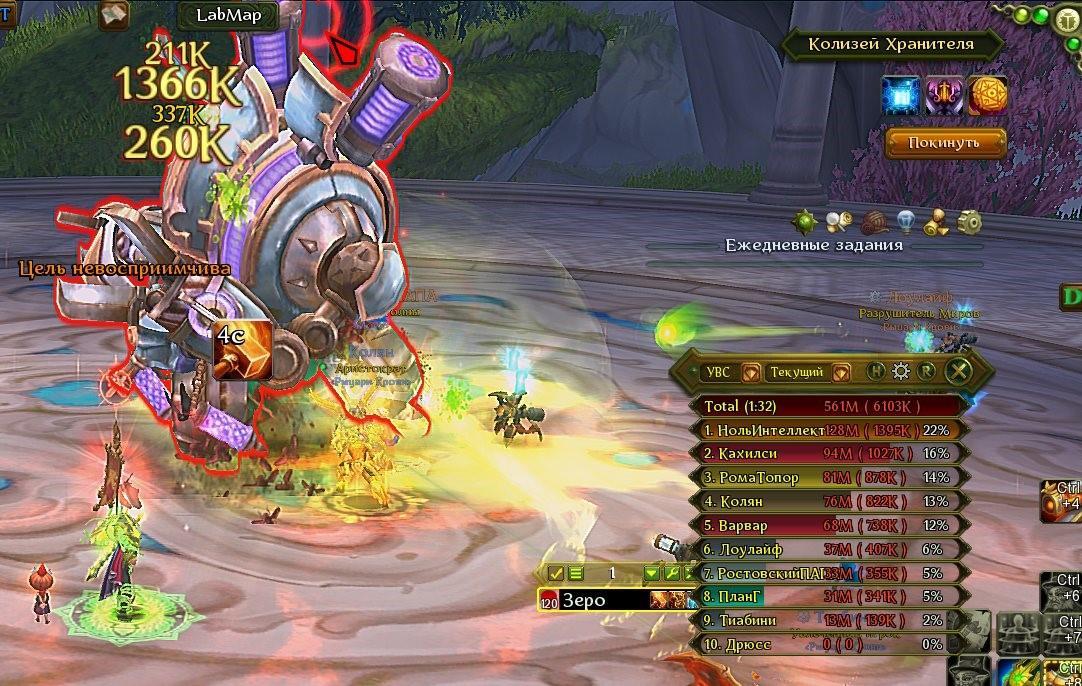Open the raid frame wrench settings
Viewport: 1082px width, 686px height.
[x=671, y=574]
